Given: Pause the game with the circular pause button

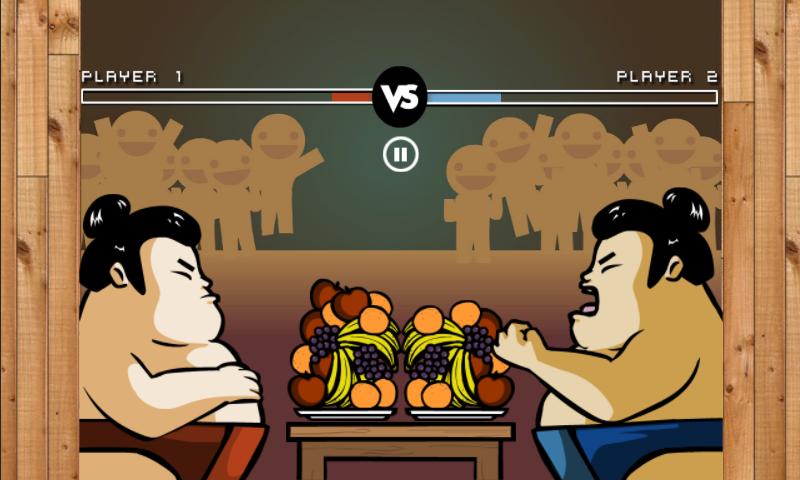Looking at the screenshot, I should 400,154.
